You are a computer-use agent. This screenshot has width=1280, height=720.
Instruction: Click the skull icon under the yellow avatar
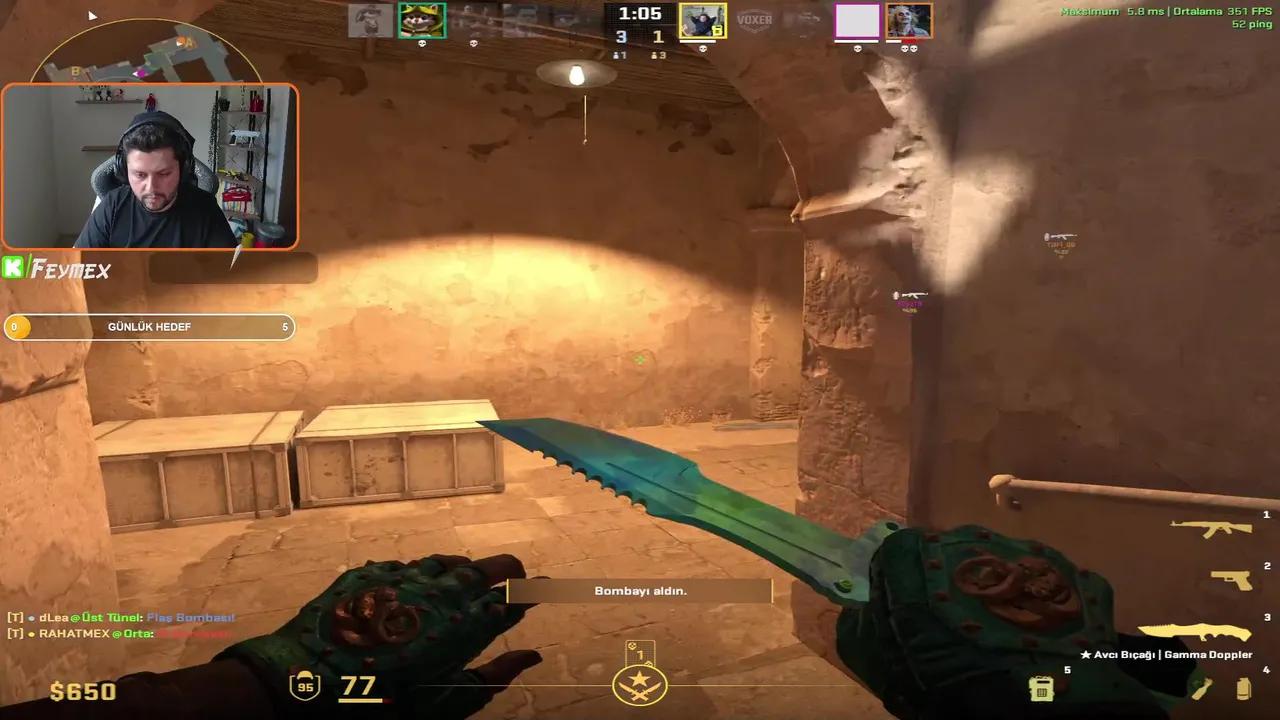[703, 47]
